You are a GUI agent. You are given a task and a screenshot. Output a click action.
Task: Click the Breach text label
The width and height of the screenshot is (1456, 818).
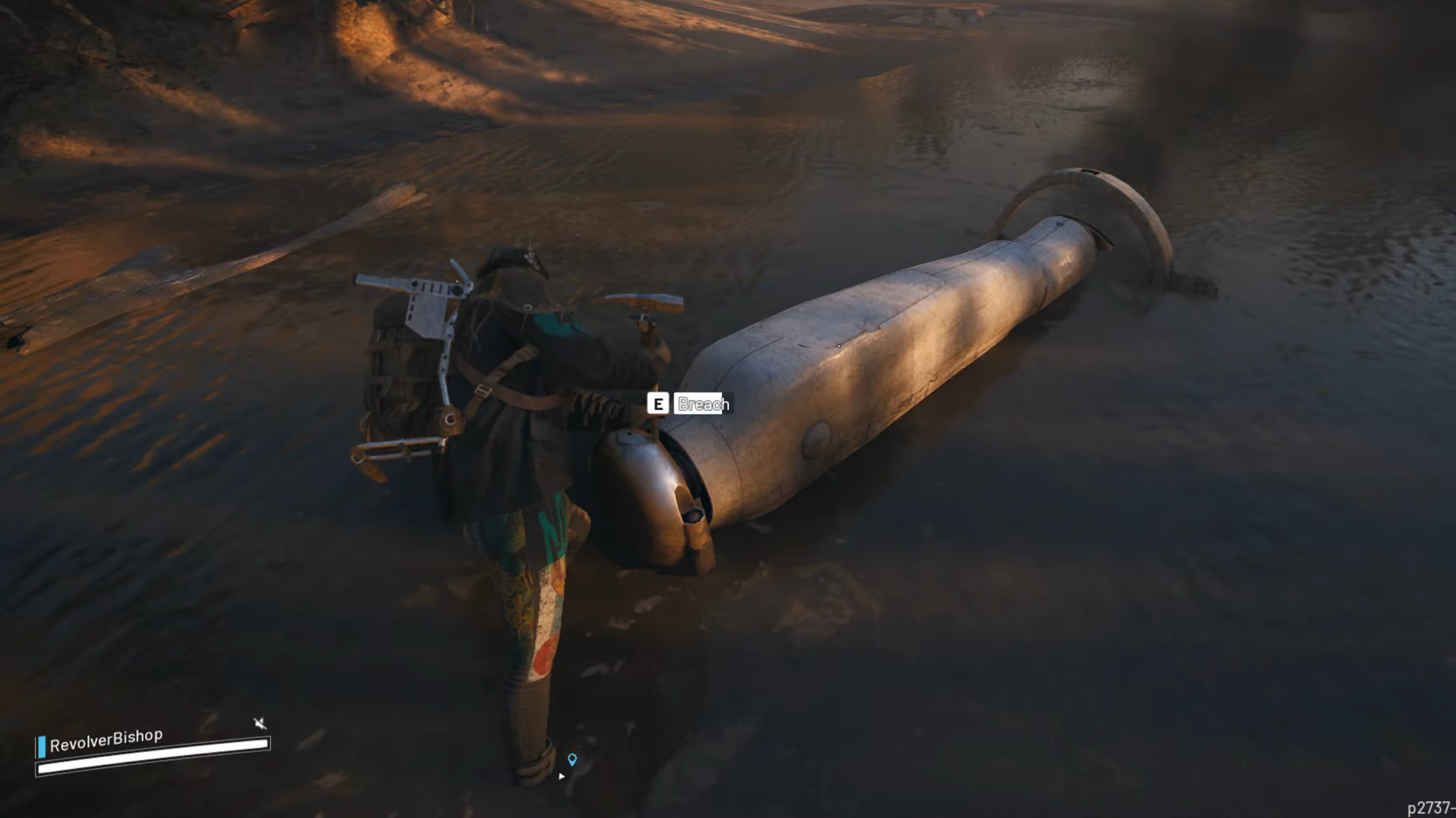pyautogui.click(x=701, y=404)
